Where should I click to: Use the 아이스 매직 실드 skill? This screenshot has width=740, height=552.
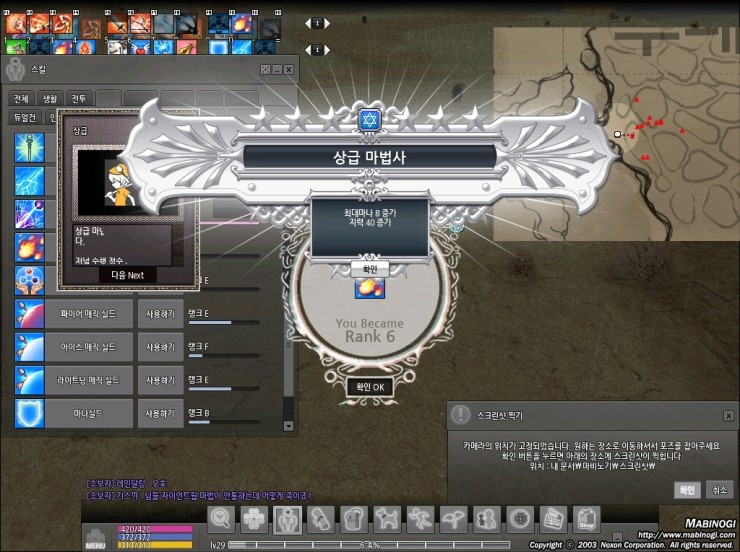tap(161, 346)
